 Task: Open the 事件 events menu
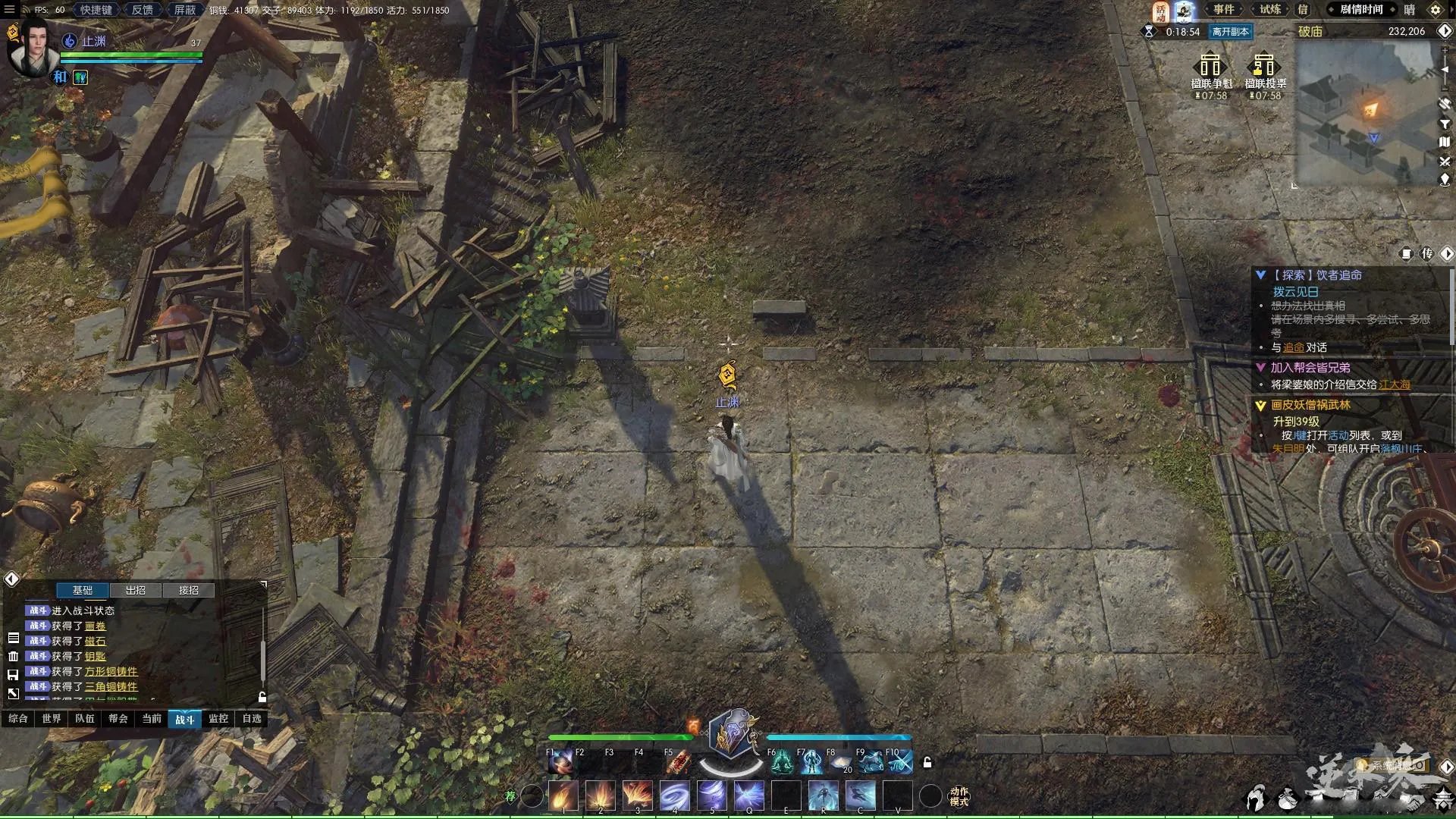point(1223,10)
